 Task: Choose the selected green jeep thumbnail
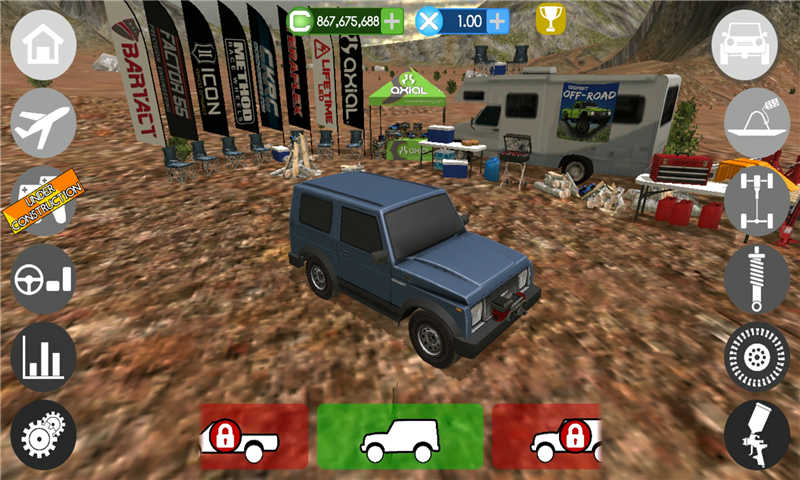(x=400, y=437)
